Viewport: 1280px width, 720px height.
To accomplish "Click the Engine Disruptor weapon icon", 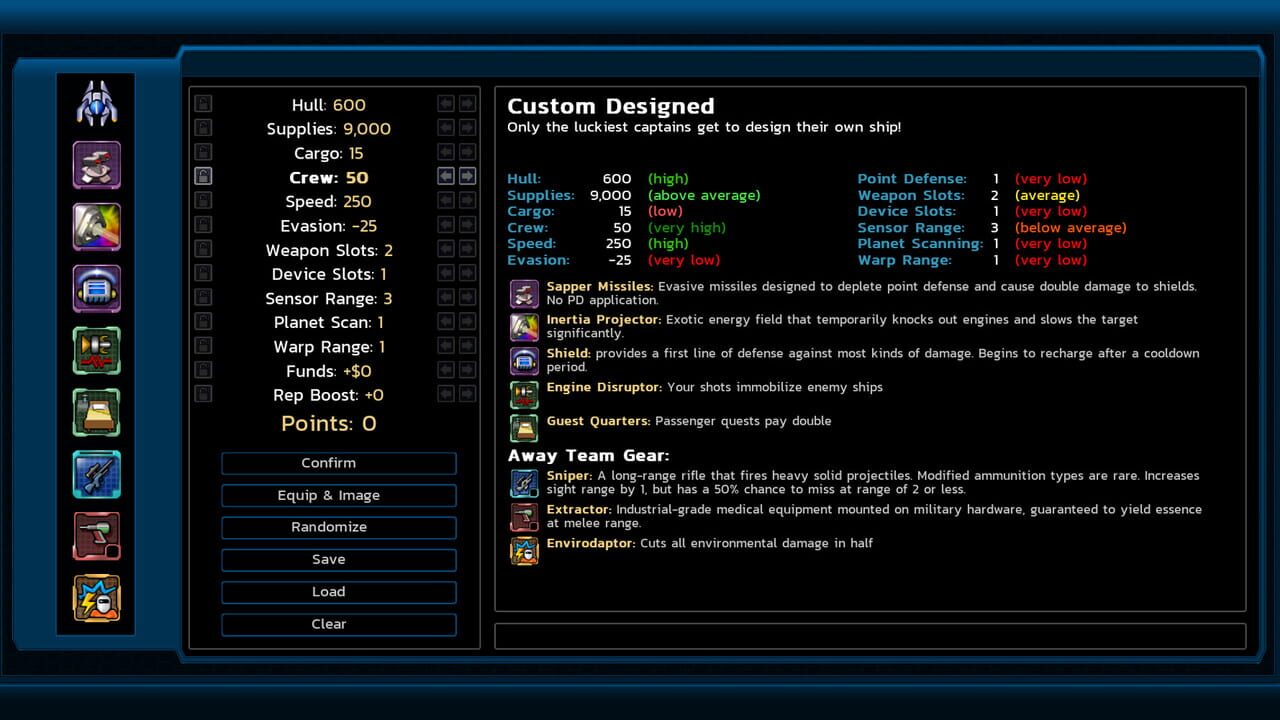I will [524, 393].
